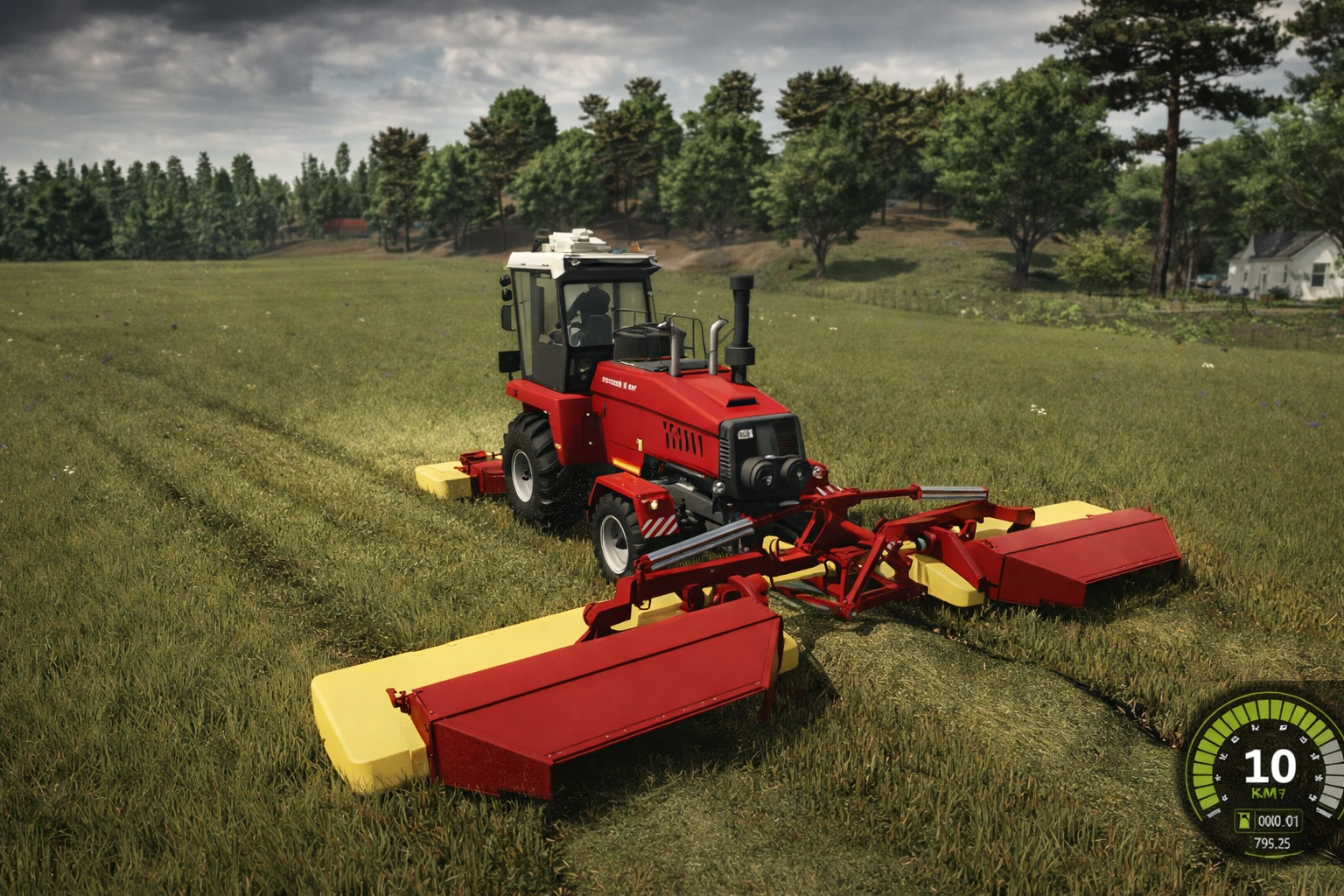Viewport: 1344px width, 896px height.
Task: Click the odometer reading 000.01
Action: point(1277,821)
